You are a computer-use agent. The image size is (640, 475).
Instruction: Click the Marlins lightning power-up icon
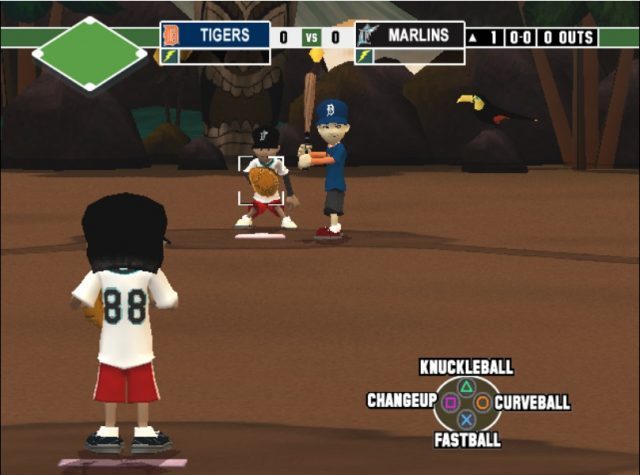(x=364, y=57)
